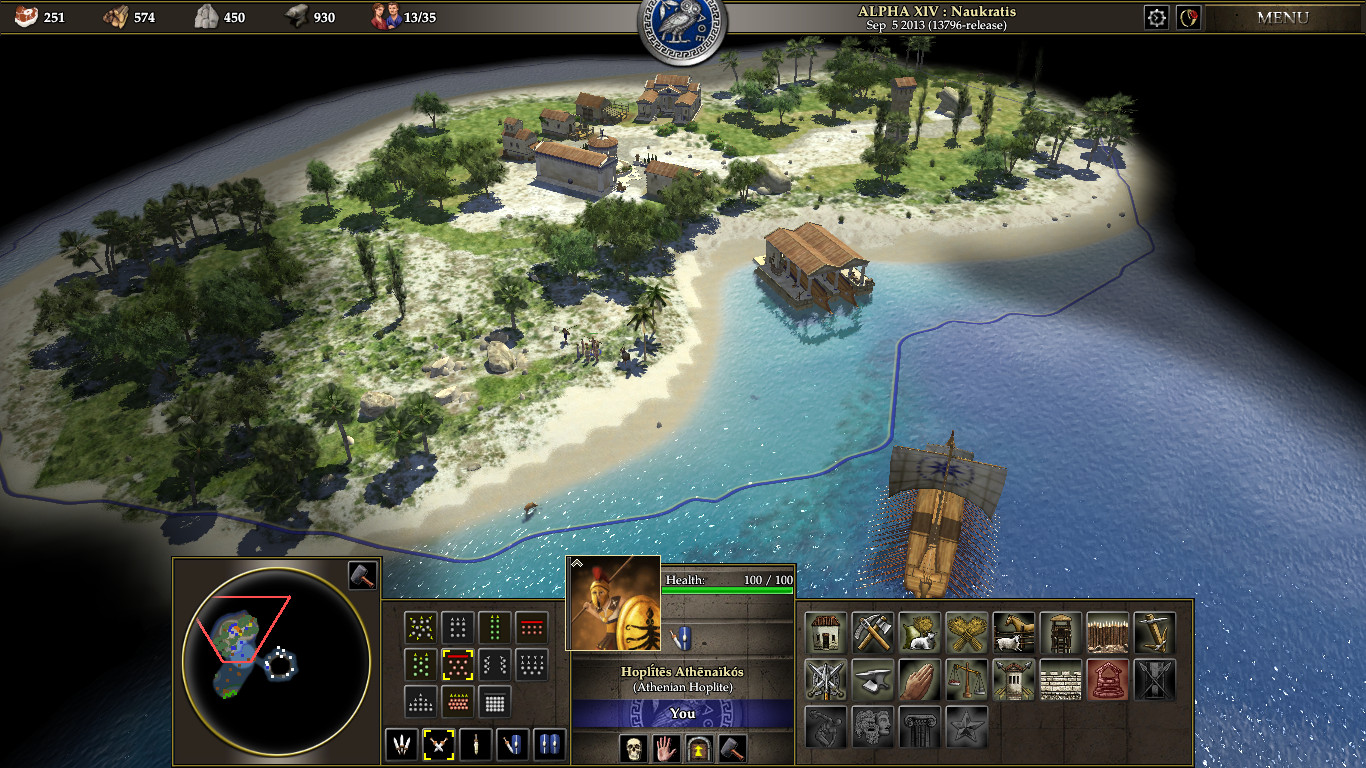Select the storehouse with pickaxe and axe
The height and width of the screenshot is (768, 1366).
[x=872, y=633]
